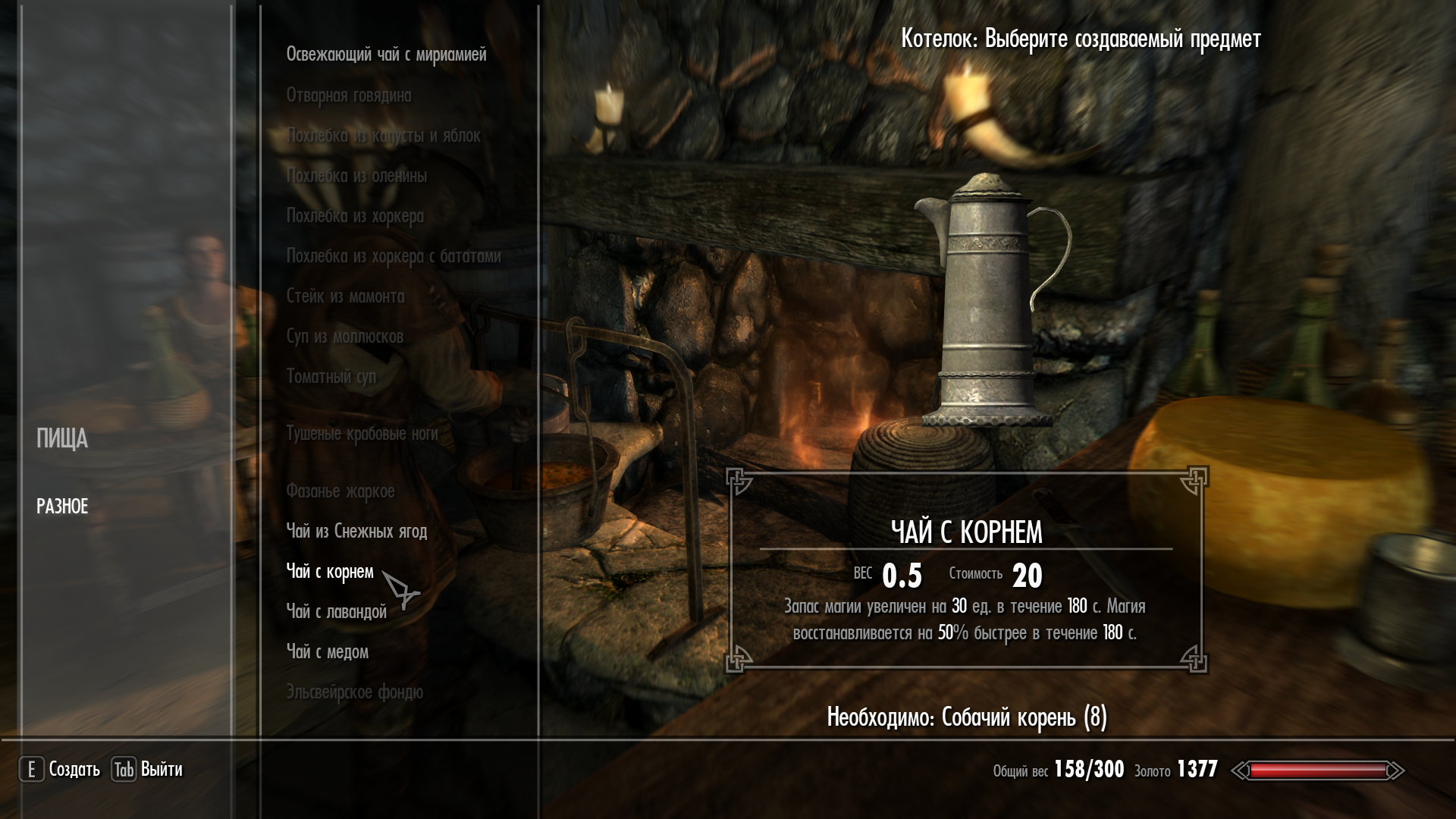
Task: Choose Чай с лавандой recipe
Action: click(336, 612)
